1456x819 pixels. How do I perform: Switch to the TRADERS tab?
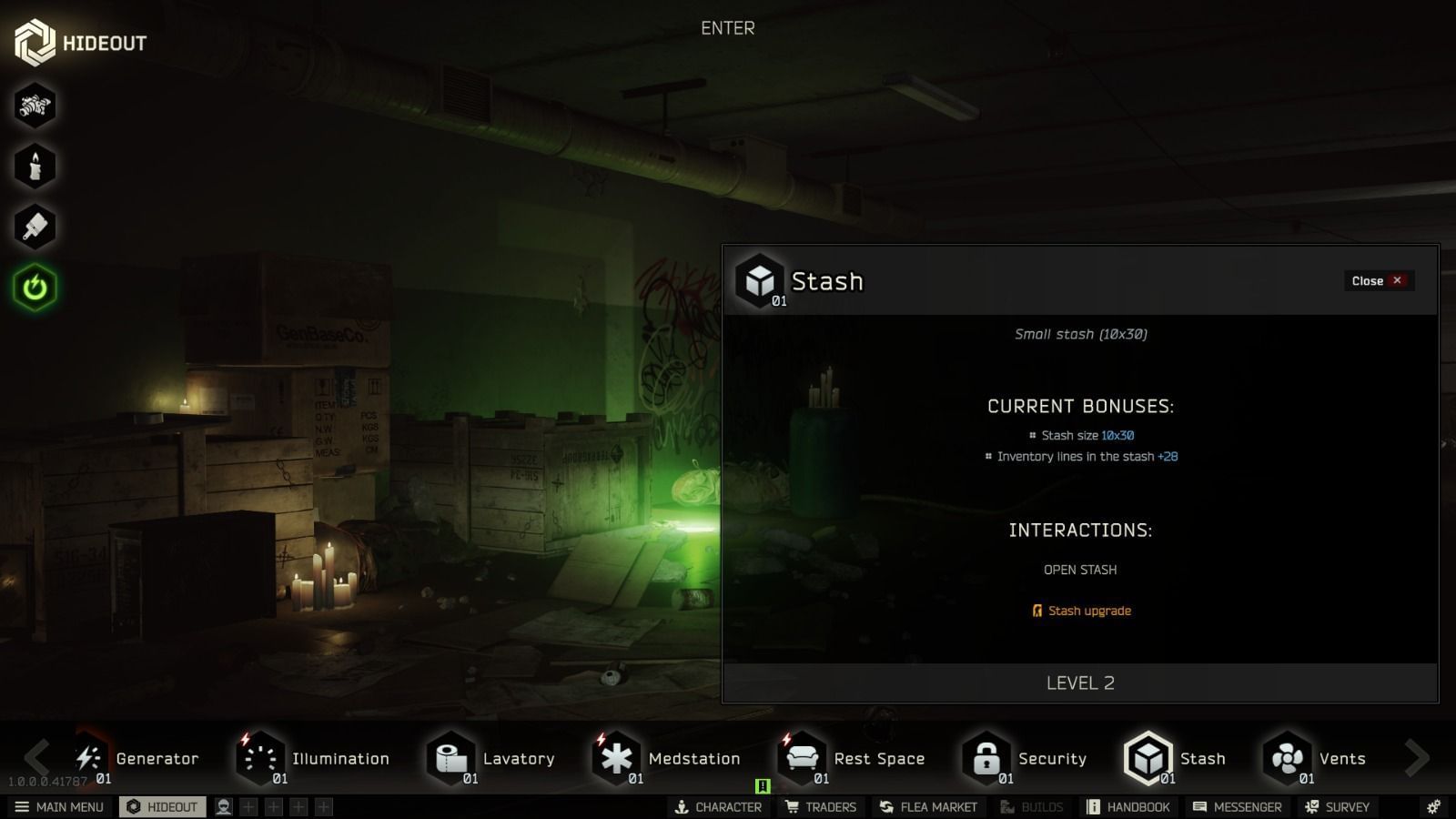[x=820, y=806]
